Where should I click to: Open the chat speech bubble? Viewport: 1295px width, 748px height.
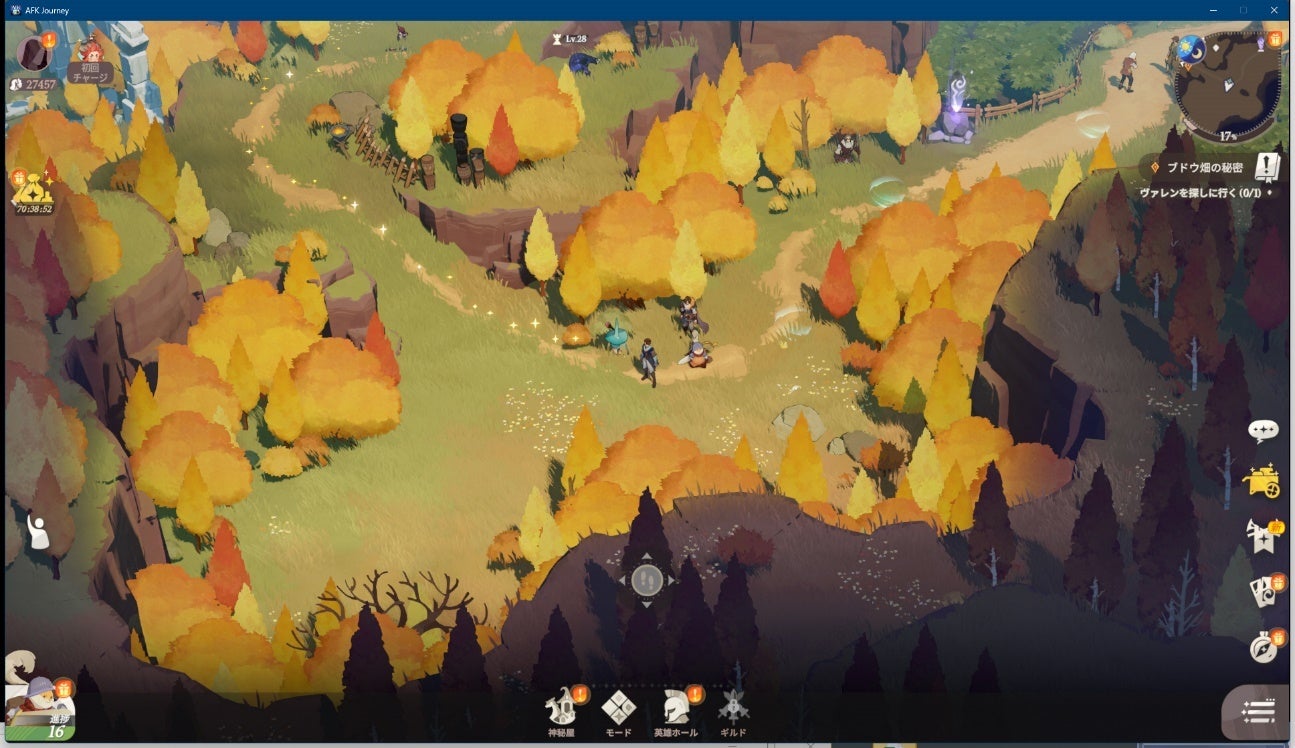coord(1264,431)
